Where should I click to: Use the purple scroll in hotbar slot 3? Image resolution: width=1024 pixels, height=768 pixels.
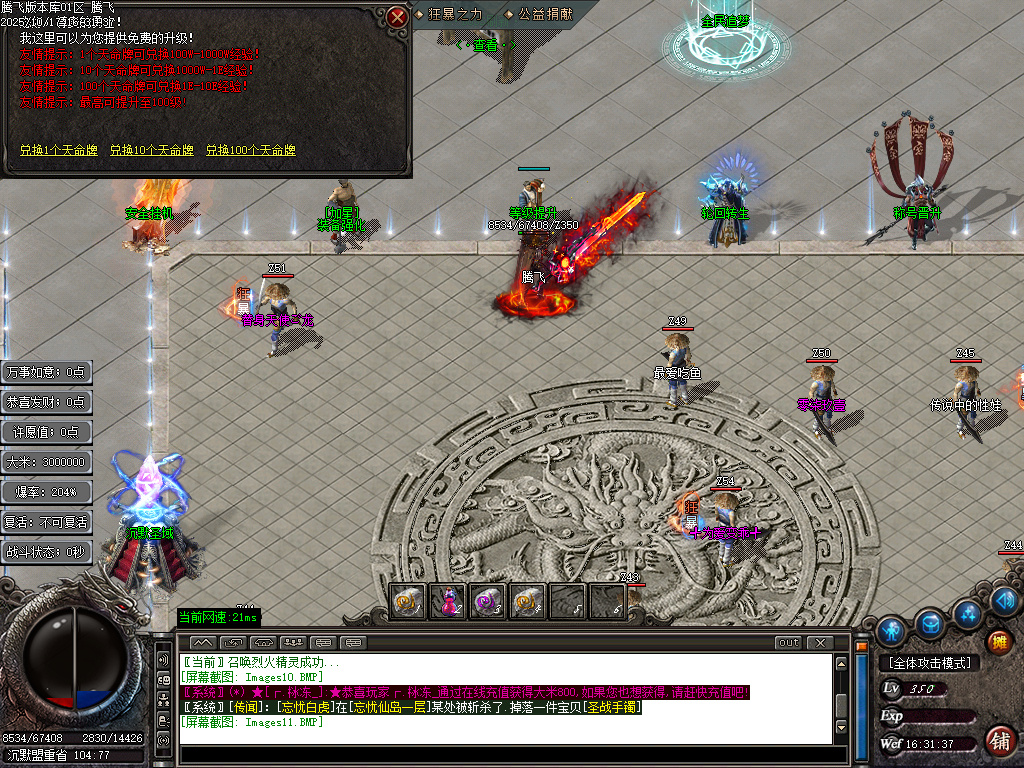pyautogui.click(x=488, y=601)
